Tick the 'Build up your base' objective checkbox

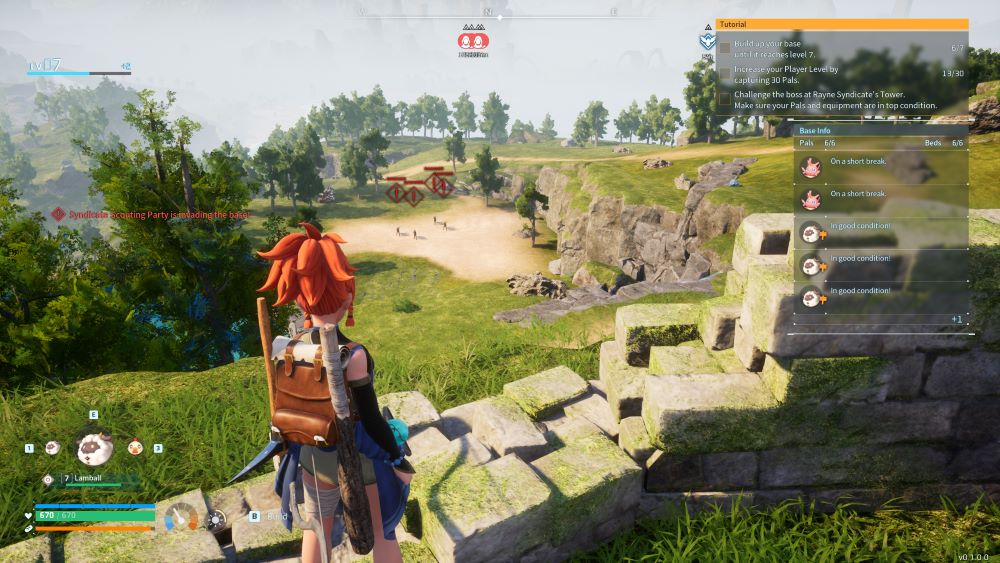(x=725, y=47)
